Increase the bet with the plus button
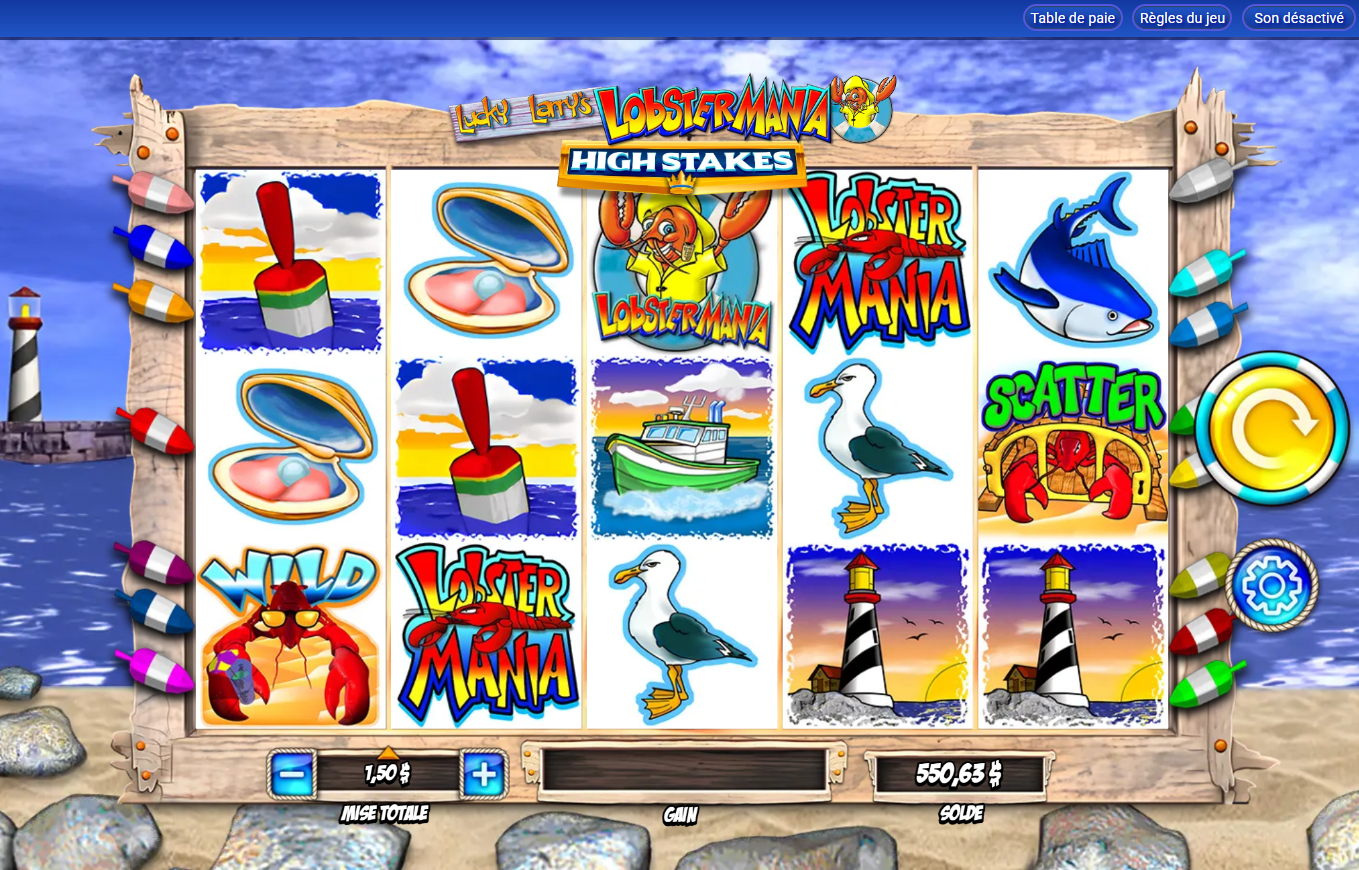Screen dimensions: 1359x870 tap(485, 773)
